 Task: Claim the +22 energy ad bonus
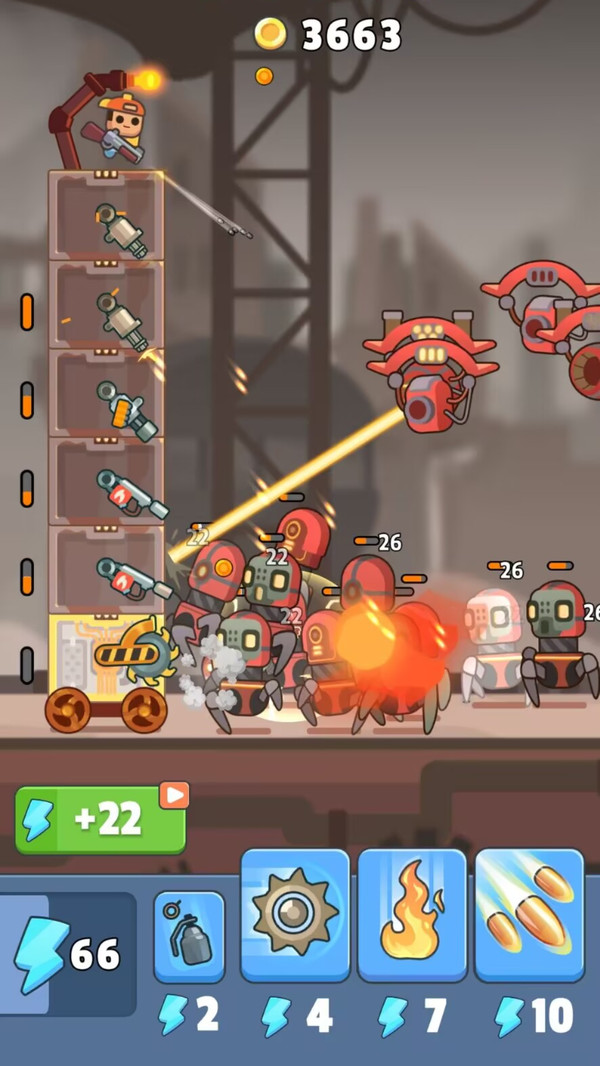point(100,819)
